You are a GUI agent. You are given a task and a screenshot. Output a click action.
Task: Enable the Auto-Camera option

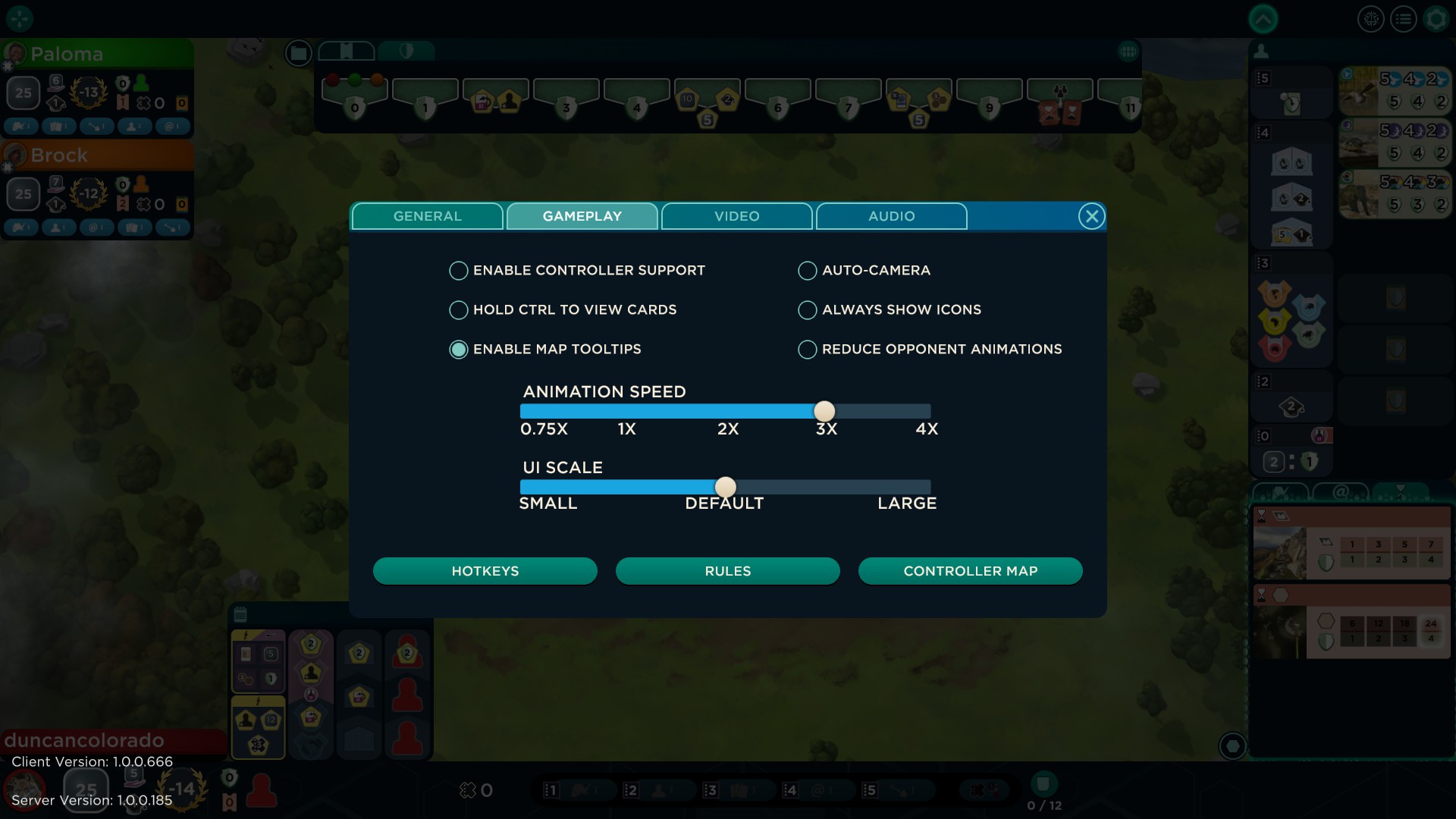click(x=807, y=271)
